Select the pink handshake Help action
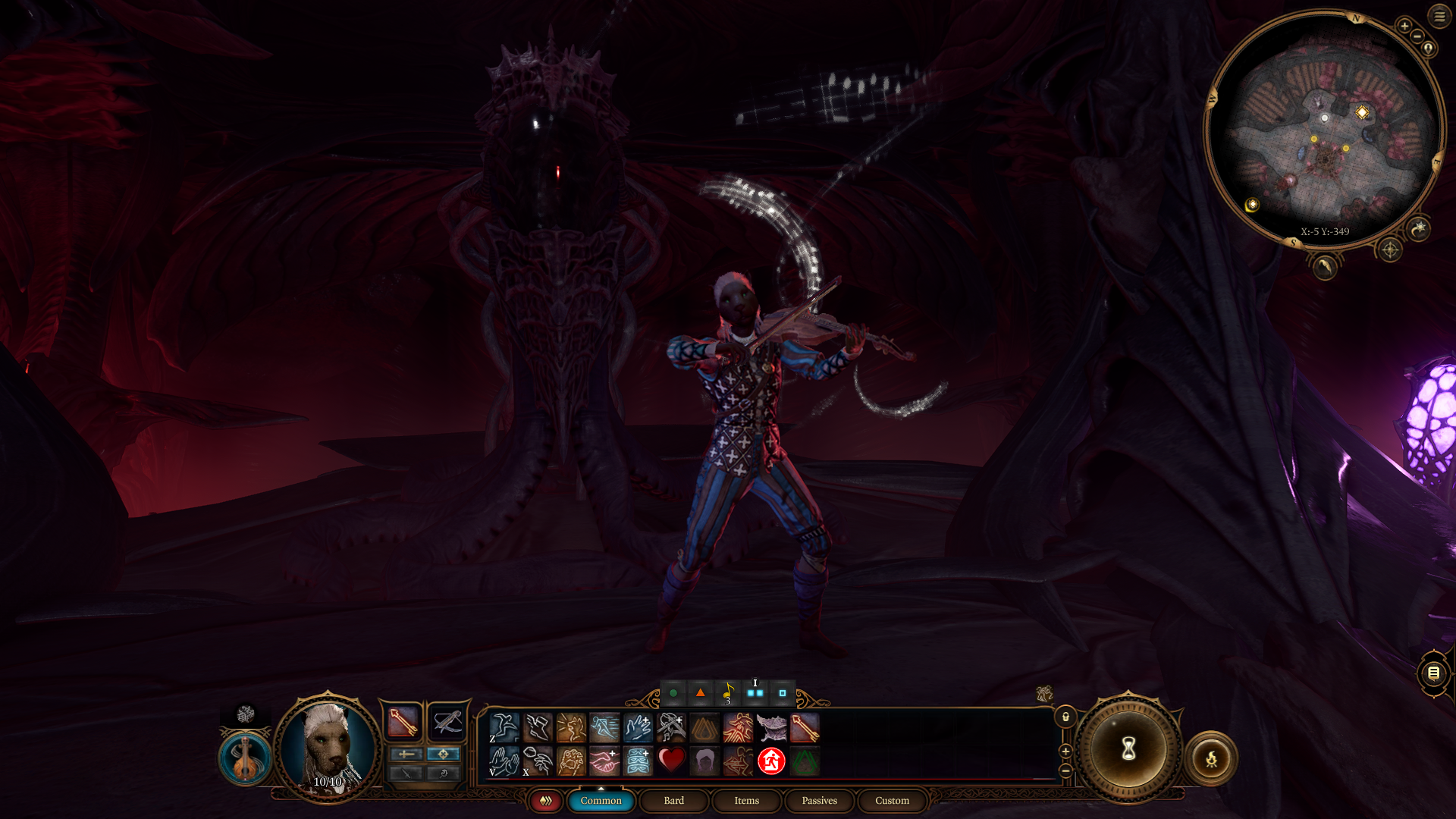This screenshot has height=819, width=1456. [604, 760]
